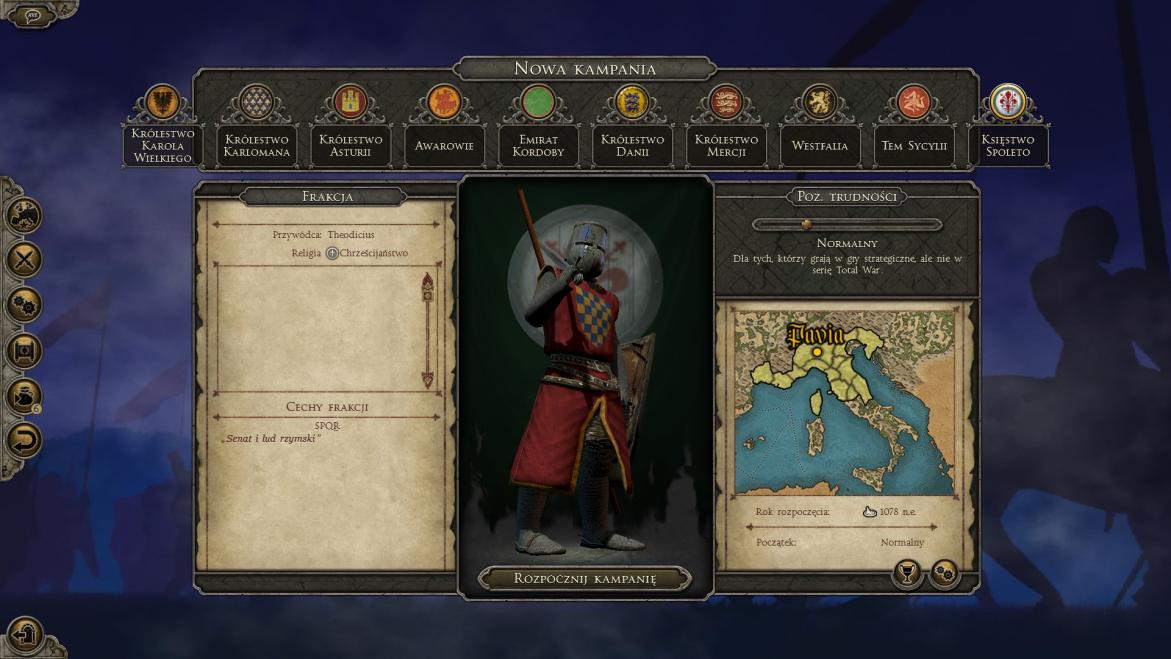
Task: Adjust the difficulty level slider
Action: tap(806, 224)
